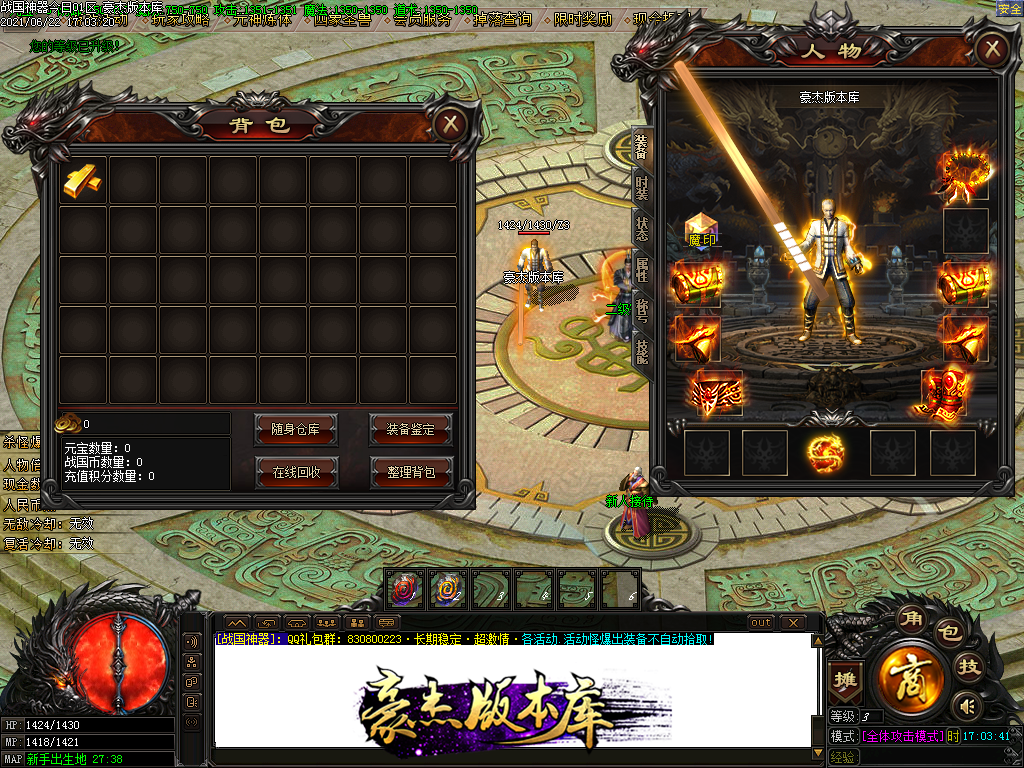Close the 背包 backpack window
The image size is (1024, 768).
click(451, 124)
